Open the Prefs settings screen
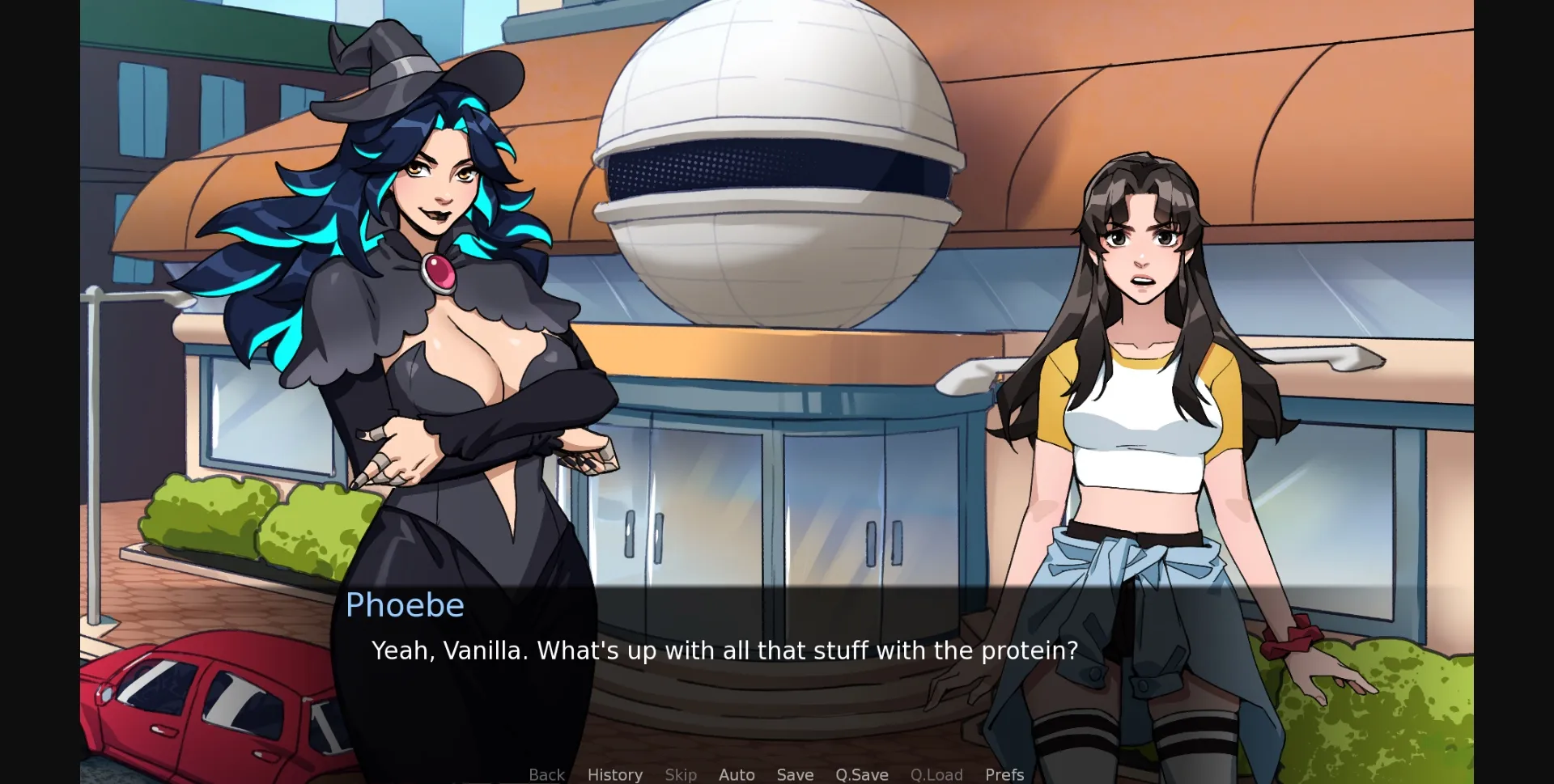The width and height of the screenshot is (1554, 784). point(1004,774)
